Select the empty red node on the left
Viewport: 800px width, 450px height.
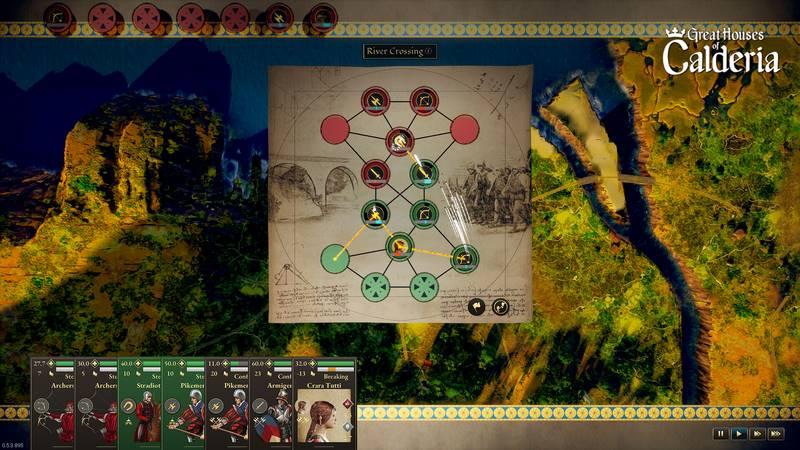(x=335, y=129)
